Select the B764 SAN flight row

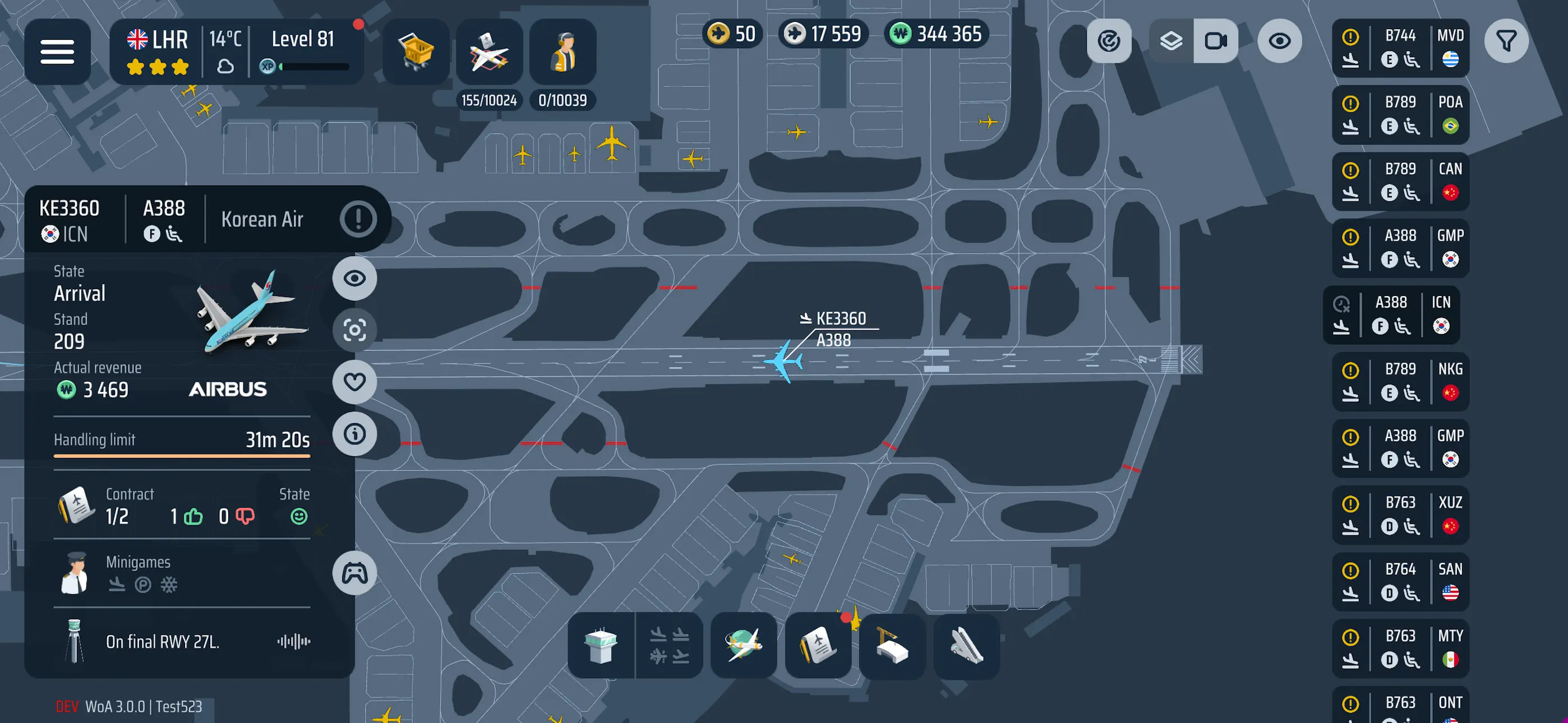[x=1400, y=581]
